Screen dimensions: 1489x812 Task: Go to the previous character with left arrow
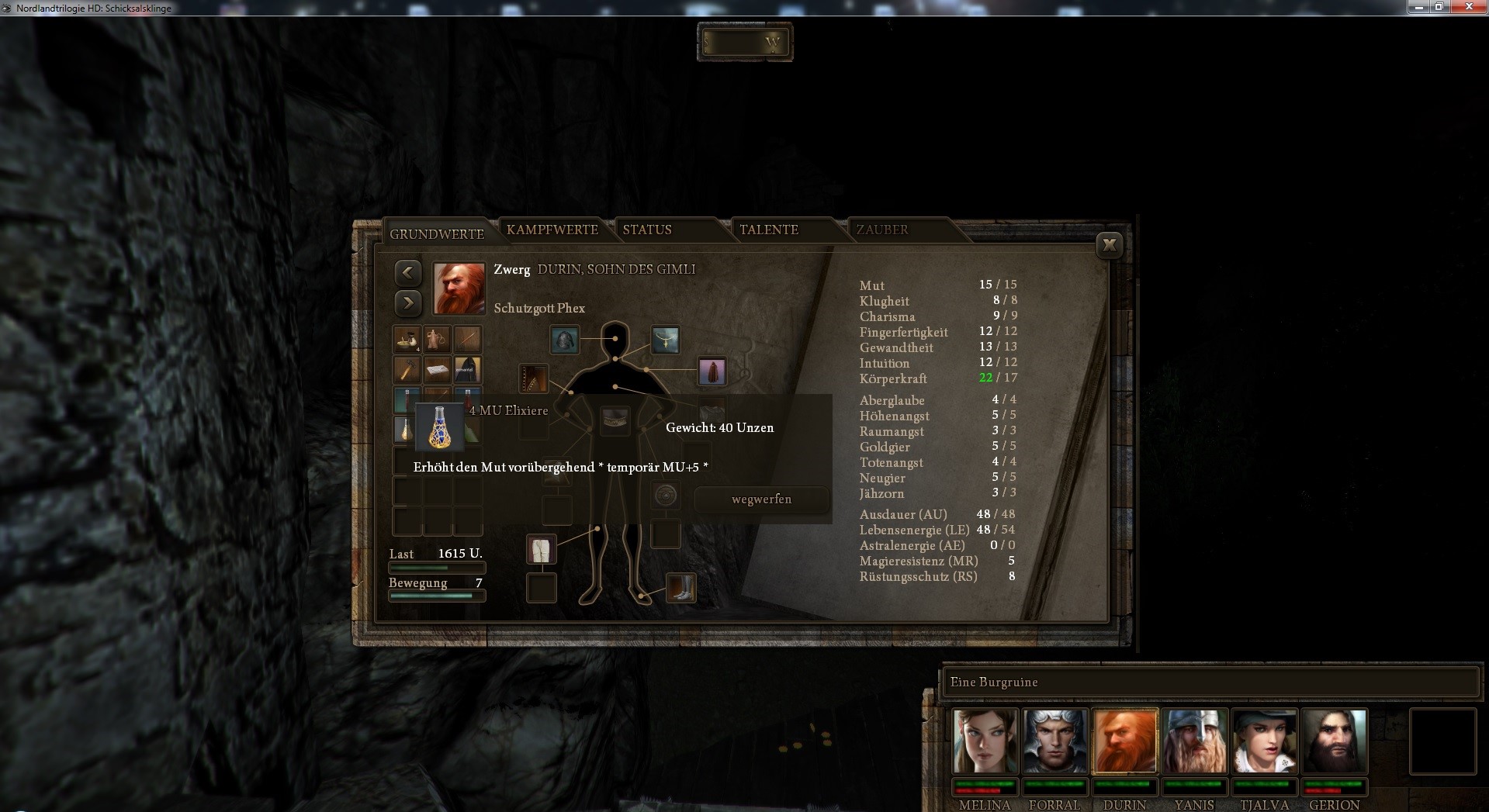408,272
